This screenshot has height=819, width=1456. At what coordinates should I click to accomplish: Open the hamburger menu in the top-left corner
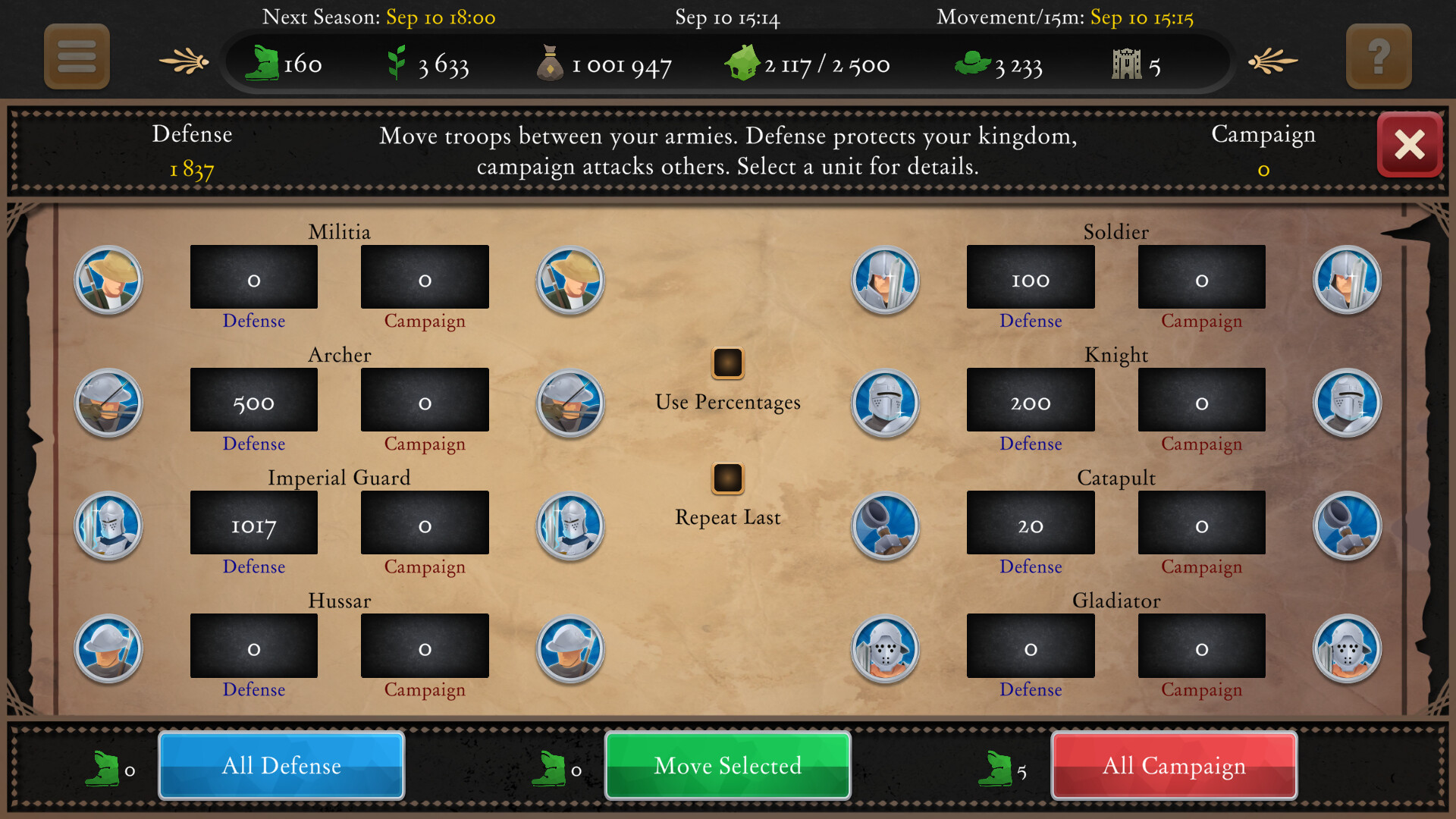pos(76,56)
